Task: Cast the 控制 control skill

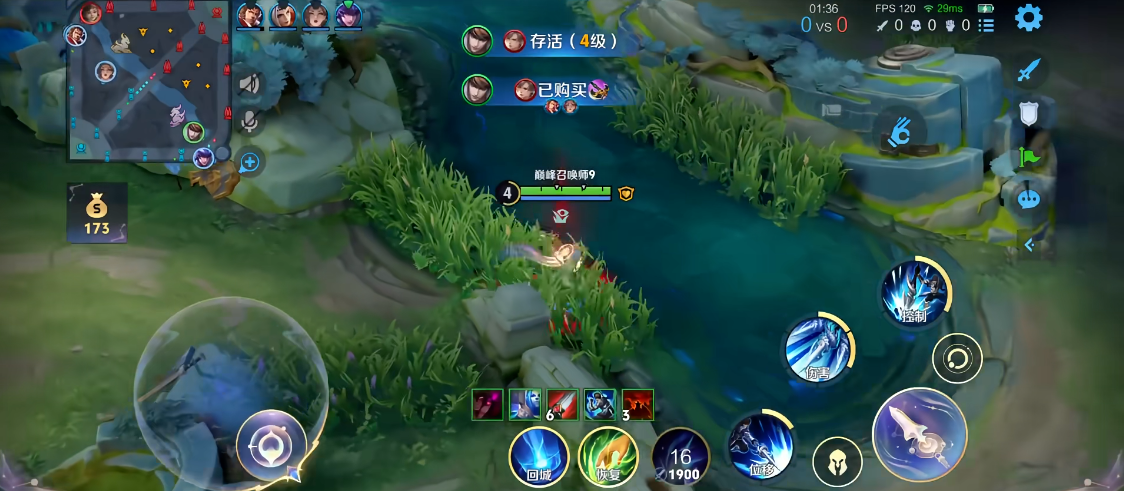Action: pyautogui.click(x=913, y=293)
